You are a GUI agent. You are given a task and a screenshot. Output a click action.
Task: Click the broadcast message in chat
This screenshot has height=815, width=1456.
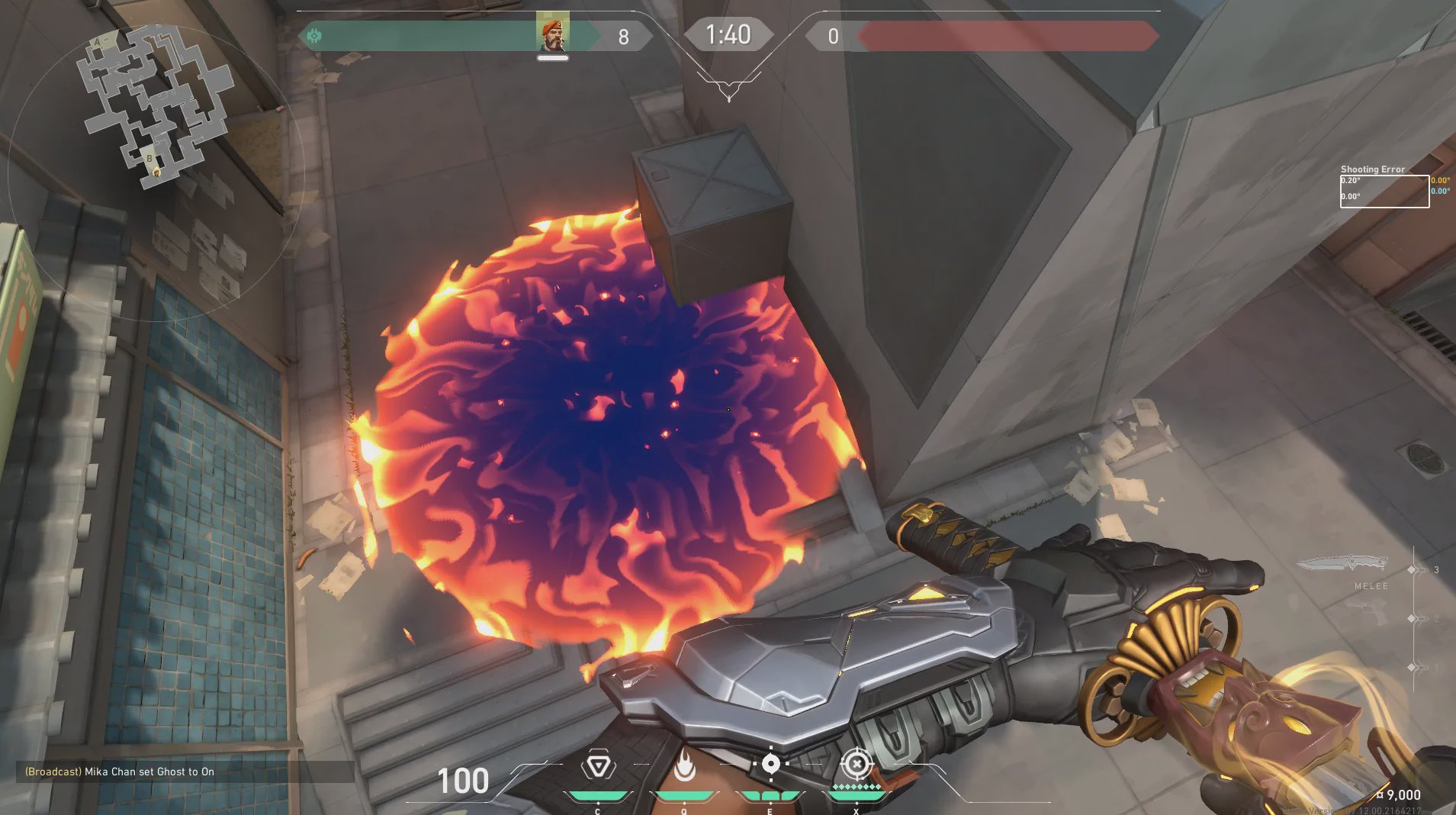(120, 772)
